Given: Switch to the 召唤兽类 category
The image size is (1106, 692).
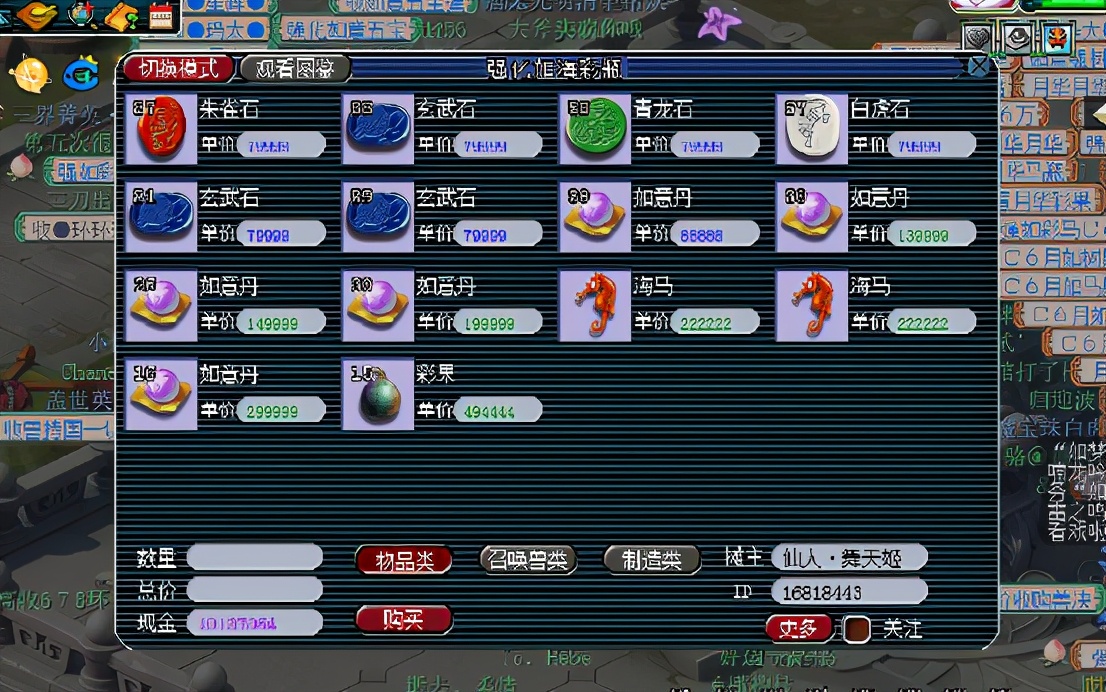Looking at the screenshot, I should coord(528,560).
